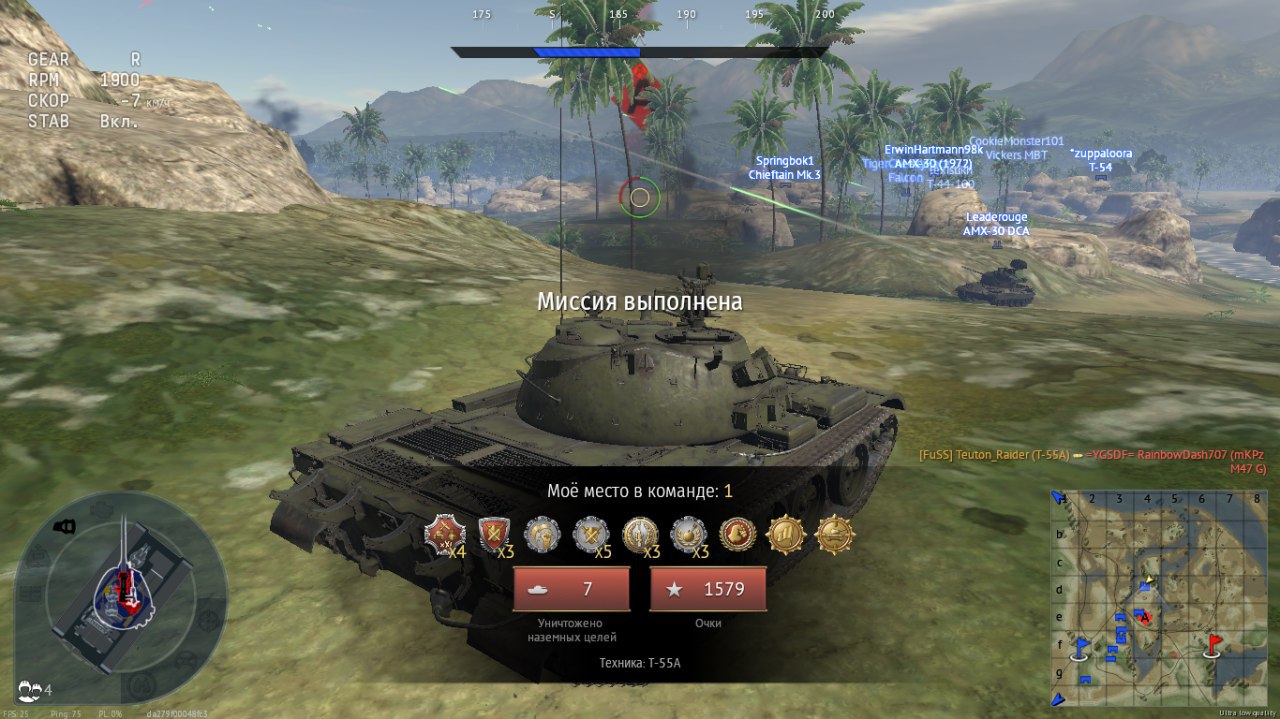This screenshot has height=719, width=1280.
Task: Click the destroyed ground targets tile
Action: (571, 589)
